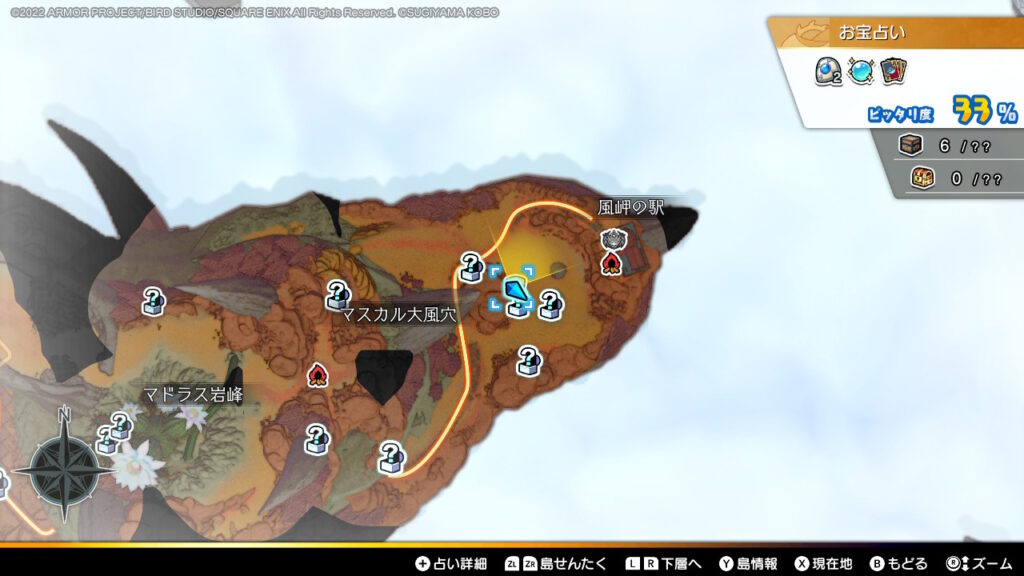The width and height of the screenshot is (1024, 576).
Task: Click the campfire marker beneath the station icon
Action: coord(611,262)
